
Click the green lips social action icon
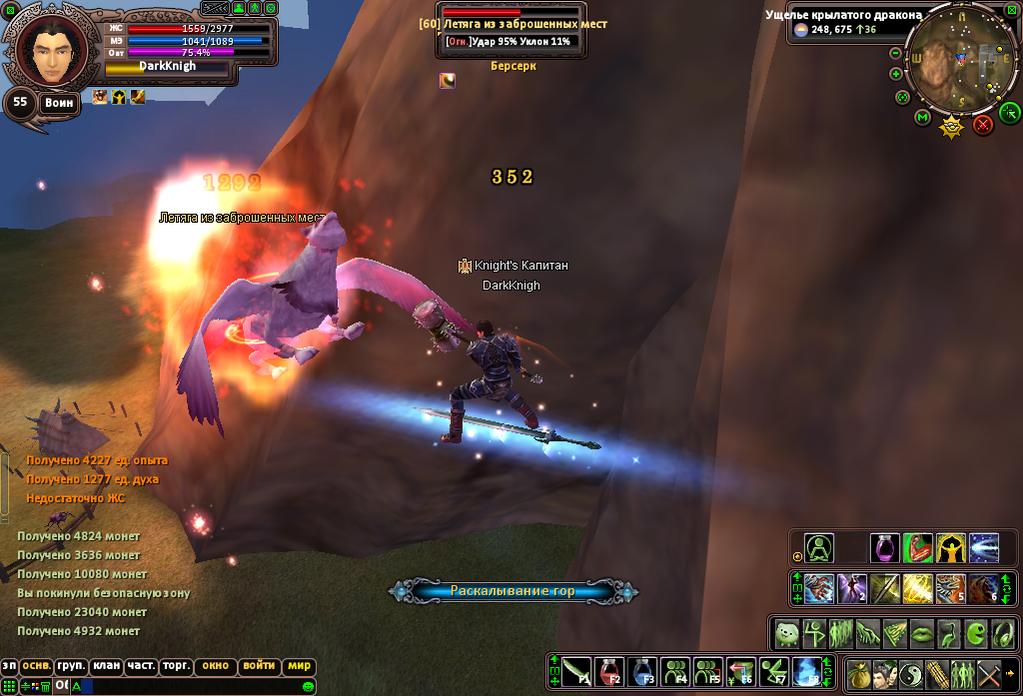pos(923,633)
